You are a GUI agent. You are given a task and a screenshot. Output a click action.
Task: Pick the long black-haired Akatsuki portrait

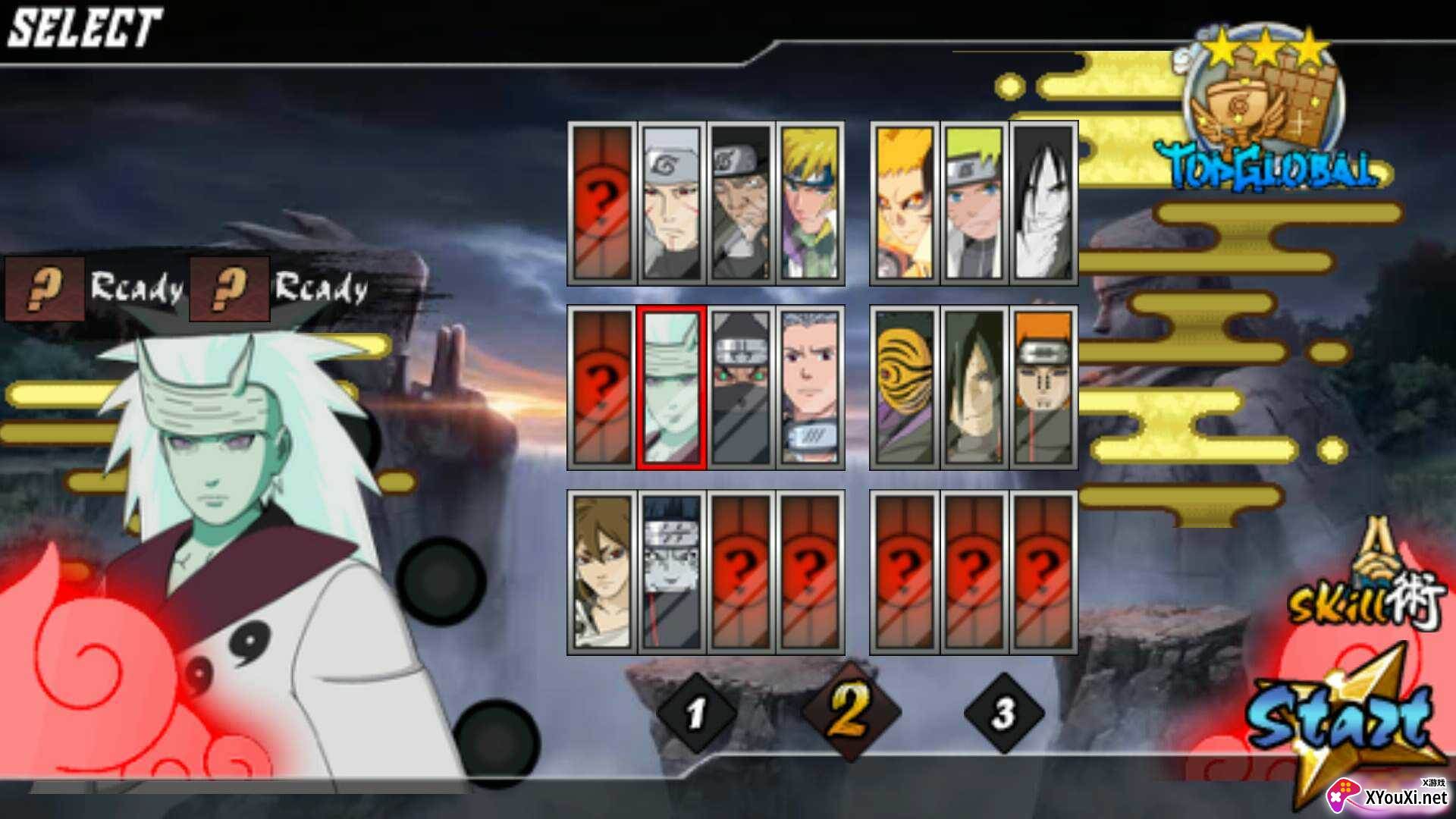point(974,388)
